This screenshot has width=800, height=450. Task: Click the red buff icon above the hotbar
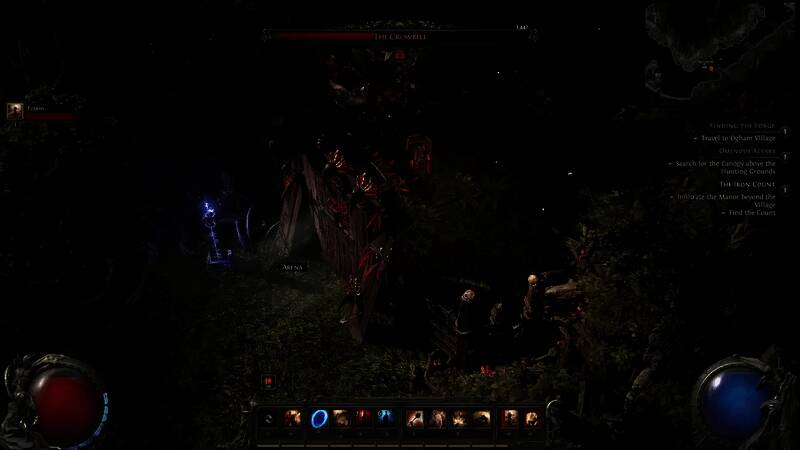(268, 380)
